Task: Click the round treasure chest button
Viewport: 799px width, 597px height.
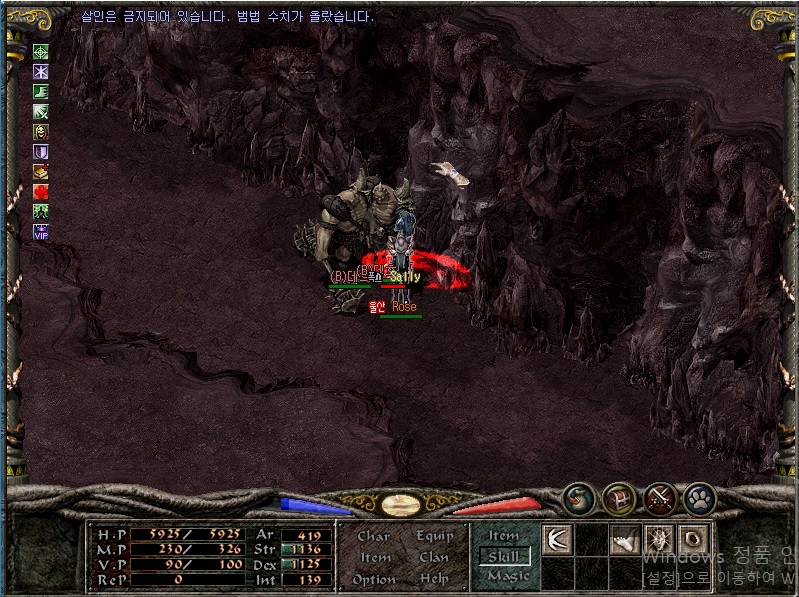Action: pos(619,498)
